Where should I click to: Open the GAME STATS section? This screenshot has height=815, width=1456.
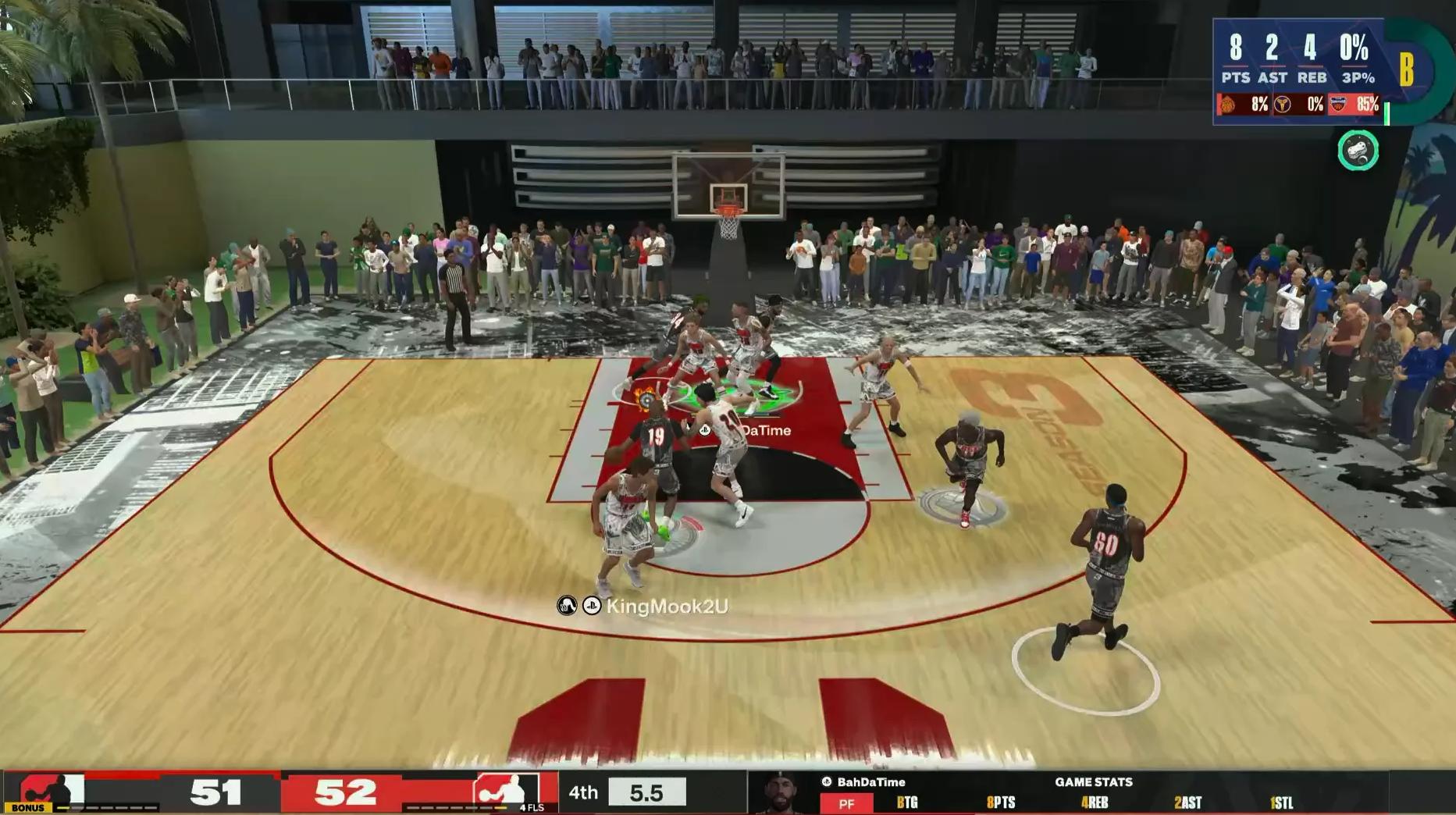click(1095, 781)
